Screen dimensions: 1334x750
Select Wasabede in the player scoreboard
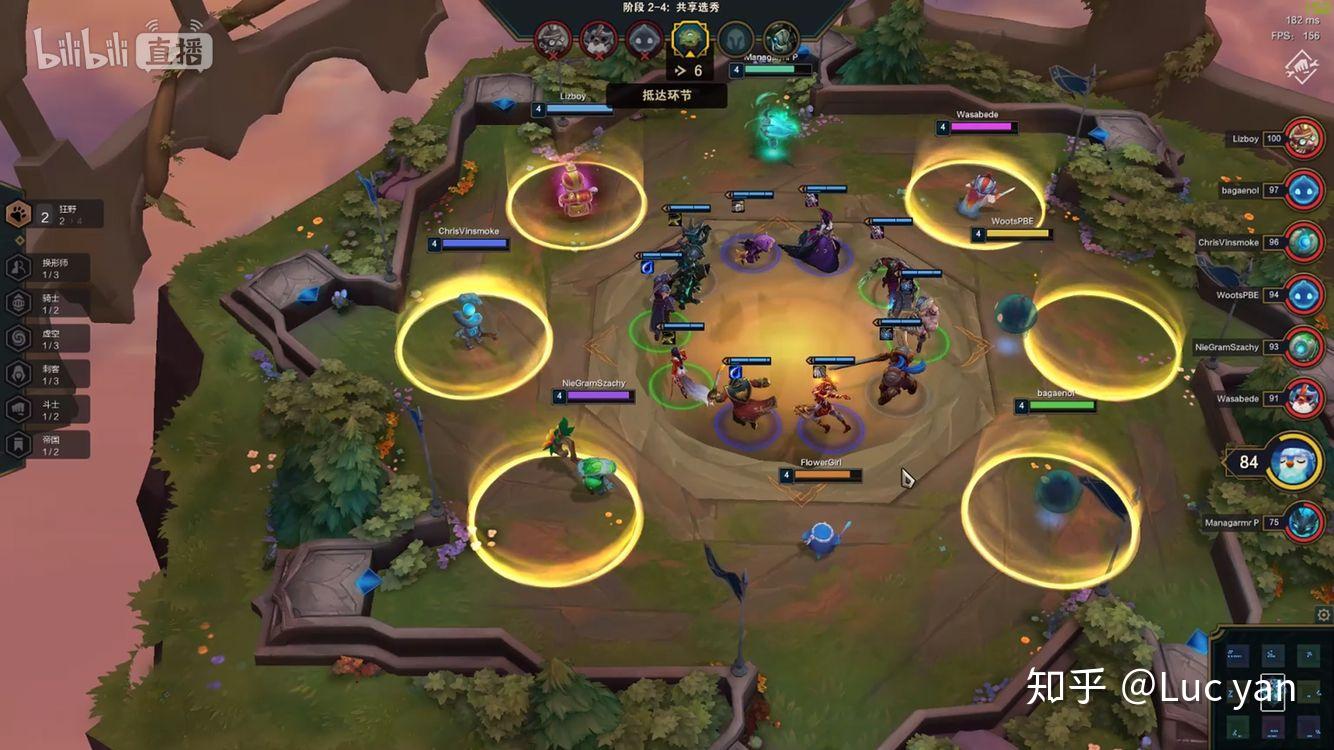pyautogui.click(x=1303, y=398)
